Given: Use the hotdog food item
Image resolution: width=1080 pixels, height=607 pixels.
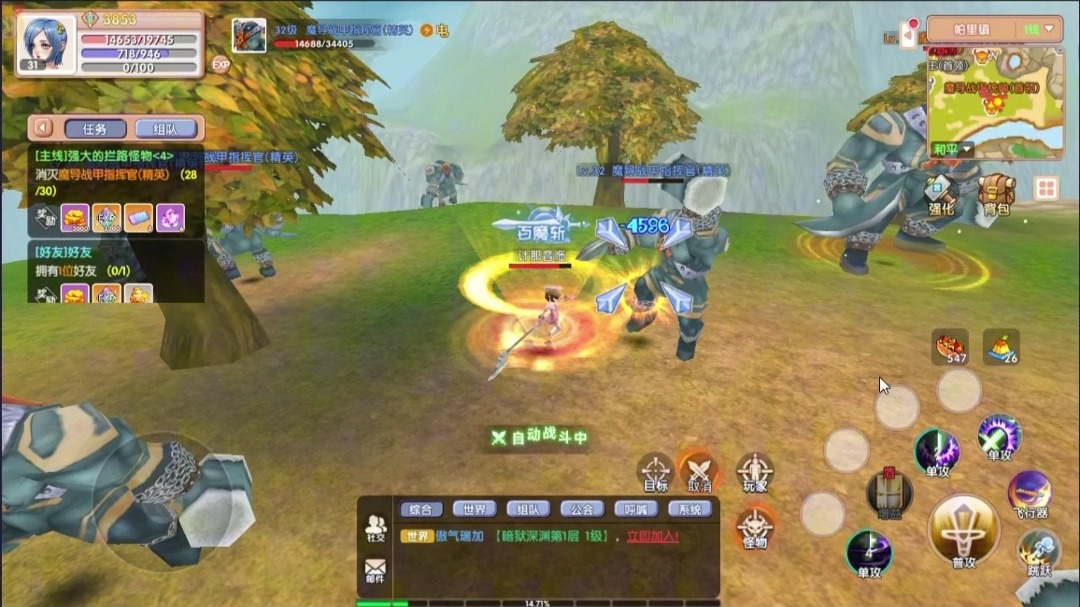Looking at the screenshot, I should [949, 345].
